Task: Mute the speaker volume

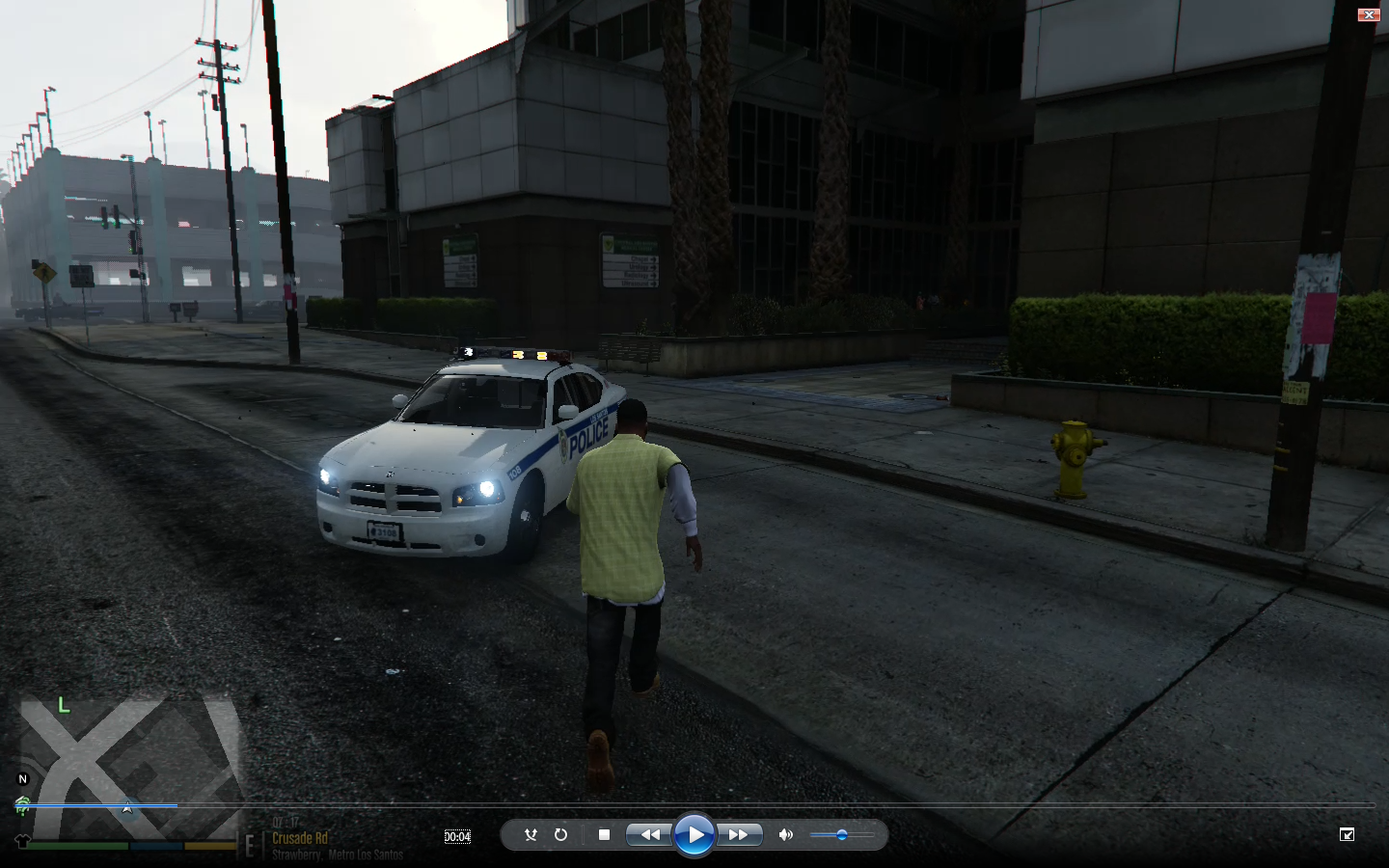Action: click(786, 835)
